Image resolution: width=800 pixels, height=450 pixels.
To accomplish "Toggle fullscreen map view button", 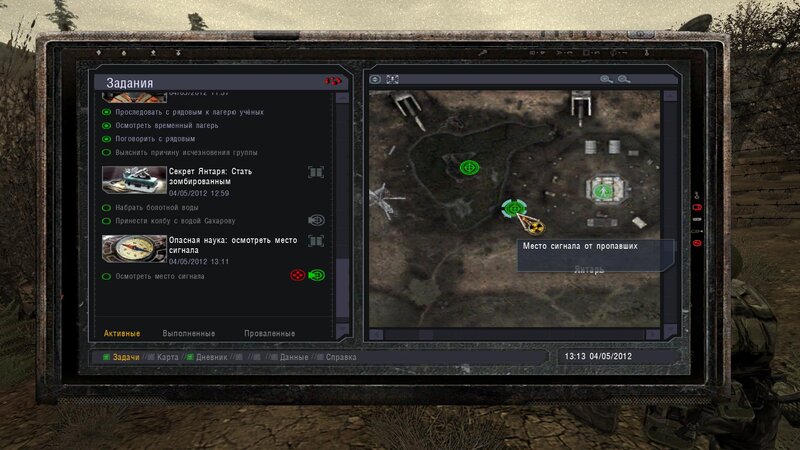I will coord(393,79).
